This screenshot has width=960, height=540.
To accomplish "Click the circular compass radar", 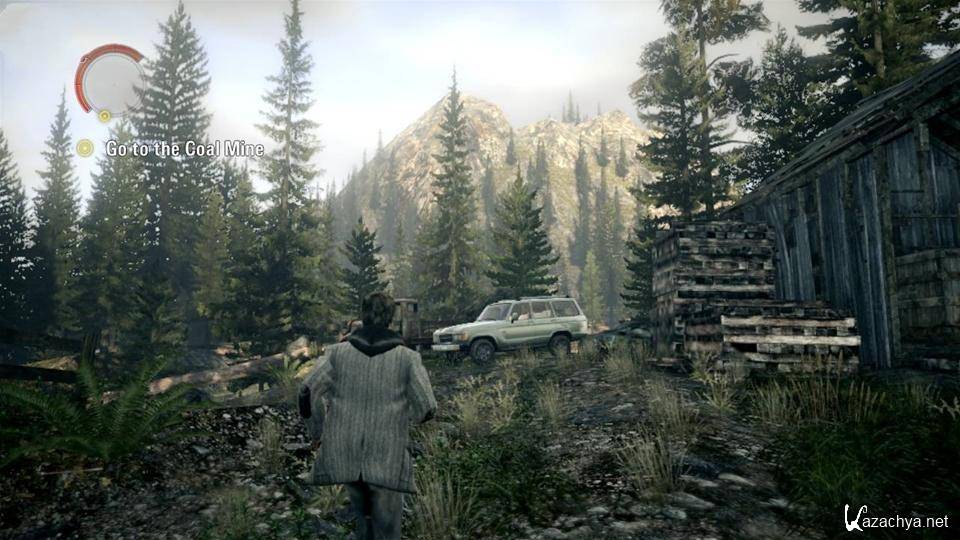I will click(x=110, y=80).
